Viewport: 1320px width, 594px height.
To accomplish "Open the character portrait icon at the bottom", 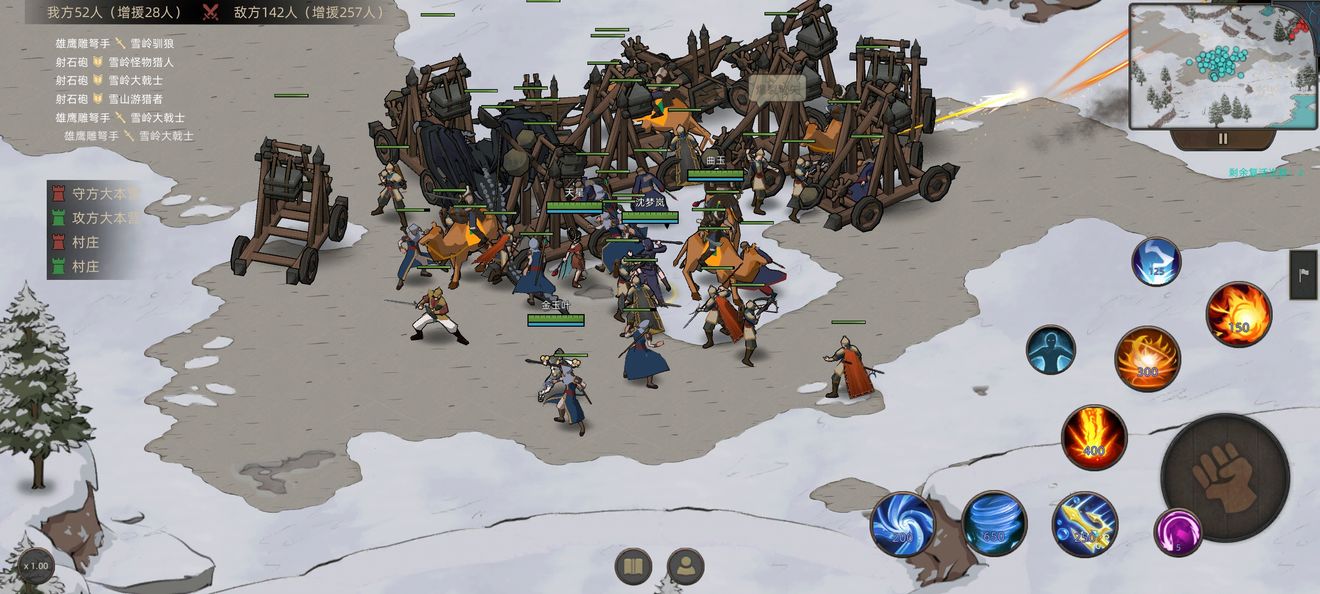I will (x=685, y=567).
